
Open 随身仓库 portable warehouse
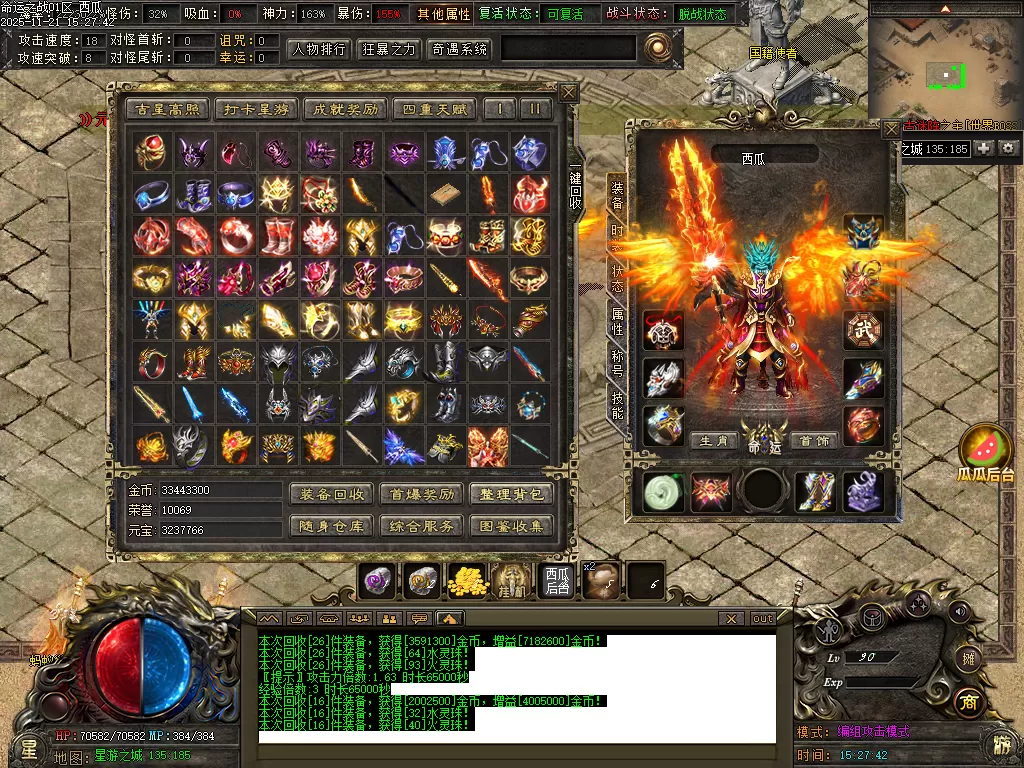(x=332, y=525)
